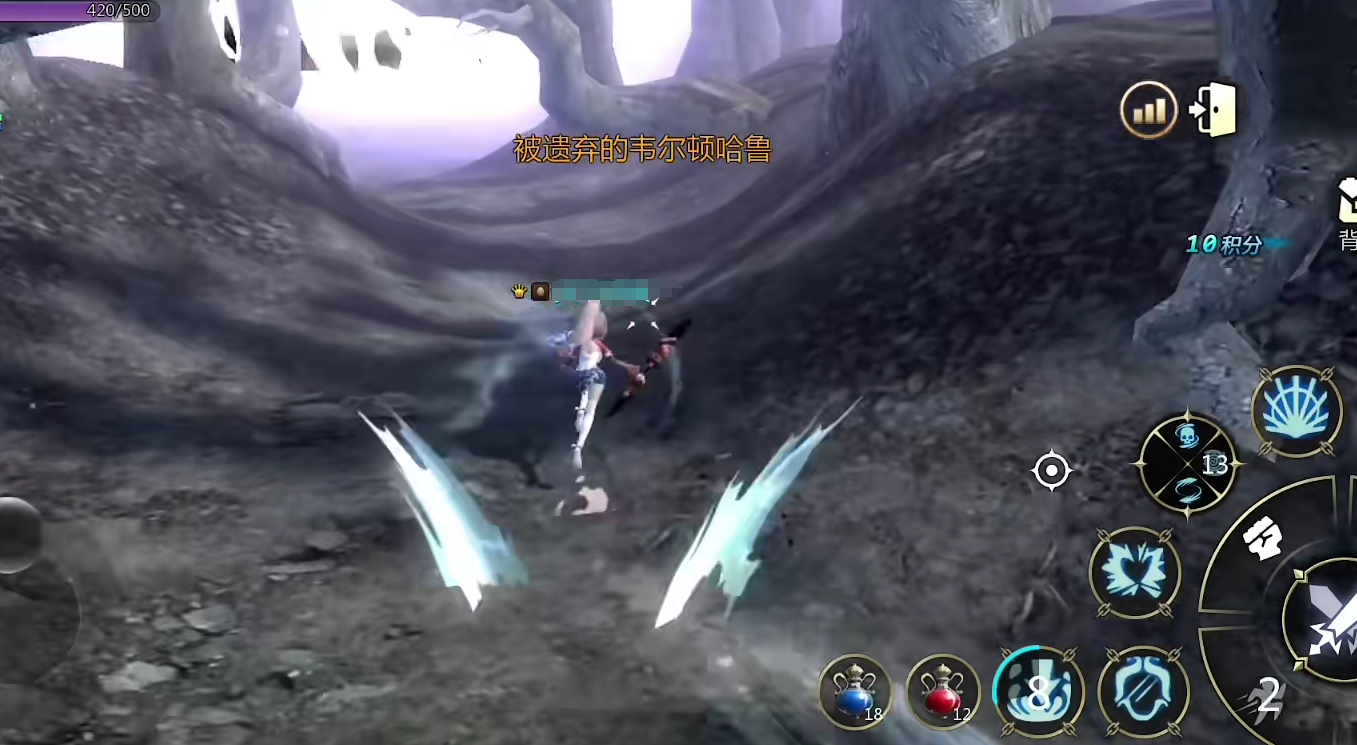Viewport: 1357px width, 745px height.
Task: Open the gold bar-chart rankings icon
Action: point(1149,110)
